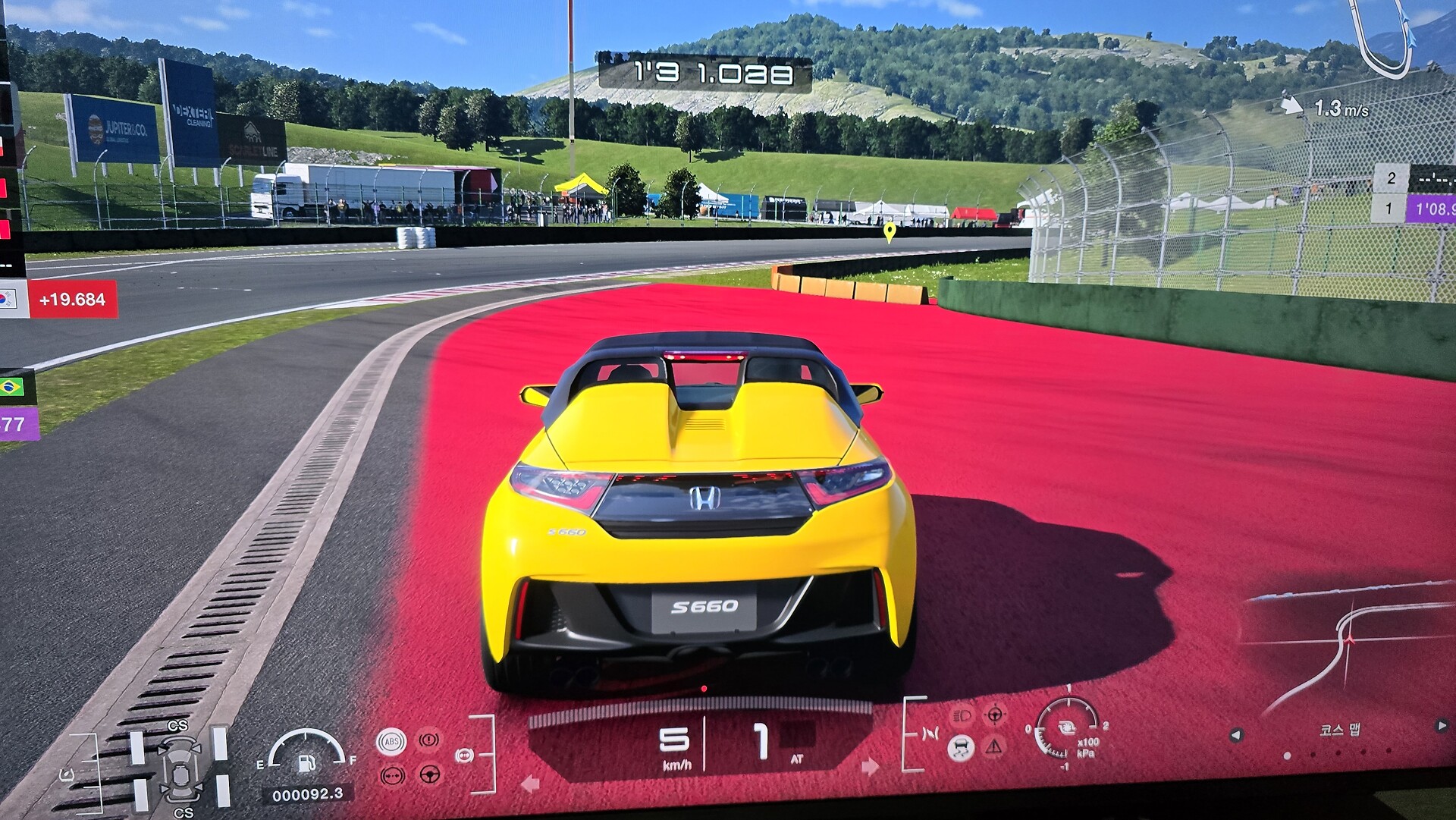Click the fuel pump gauge icon

(307, 761)
